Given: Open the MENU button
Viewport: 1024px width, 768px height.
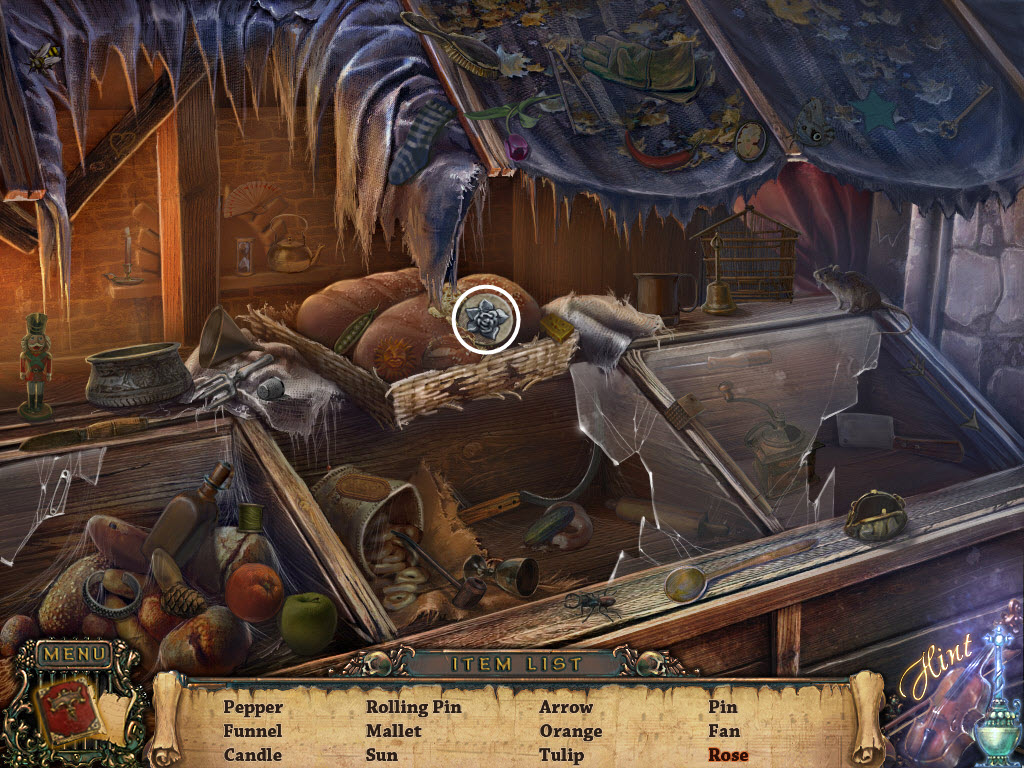Looking at the screenshot, I should coord(73,655).
